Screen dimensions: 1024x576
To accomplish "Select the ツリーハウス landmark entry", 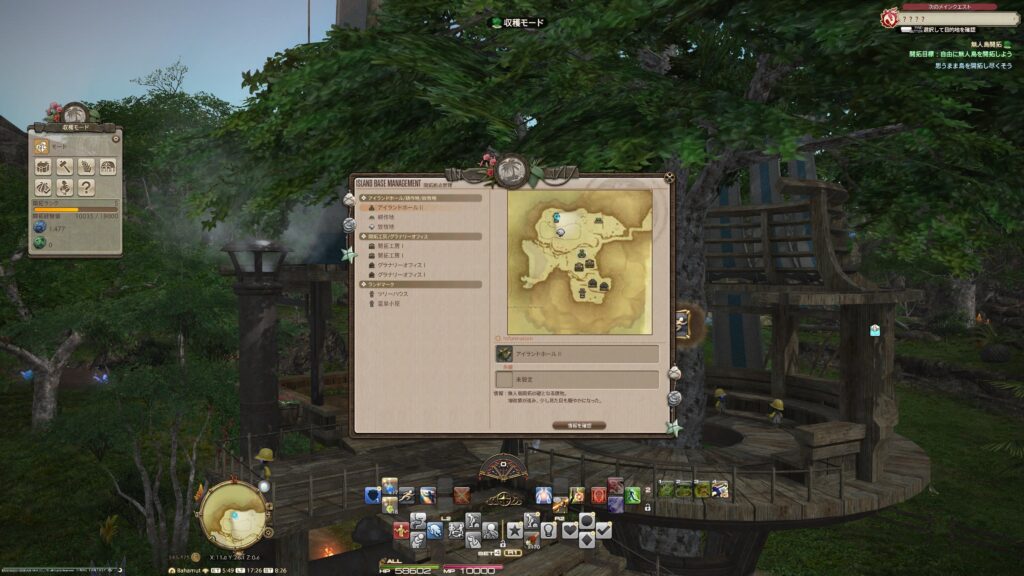I will [x=392, y=293].
